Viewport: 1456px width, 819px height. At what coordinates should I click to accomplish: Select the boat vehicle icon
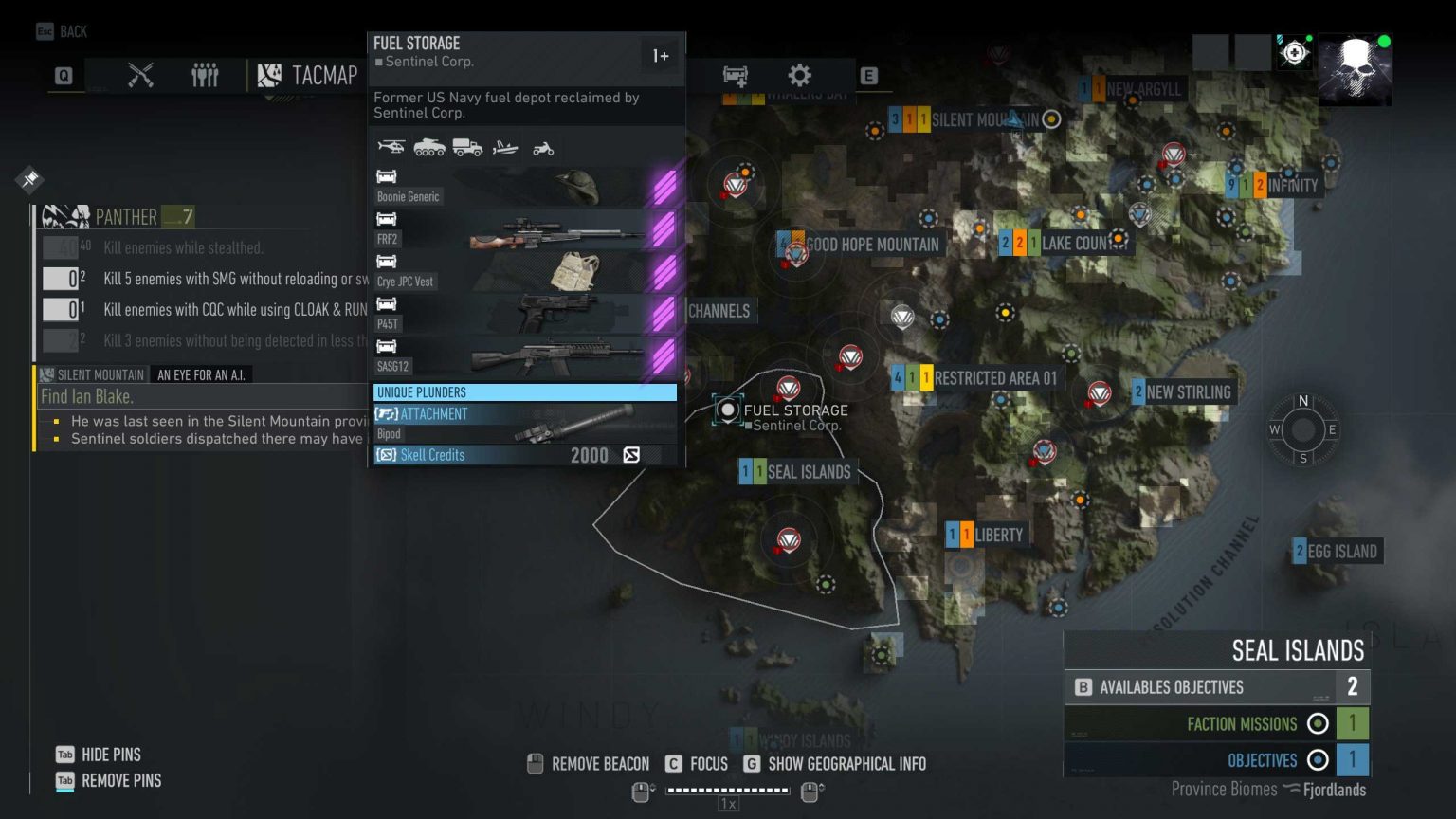[x=505, y=147]
